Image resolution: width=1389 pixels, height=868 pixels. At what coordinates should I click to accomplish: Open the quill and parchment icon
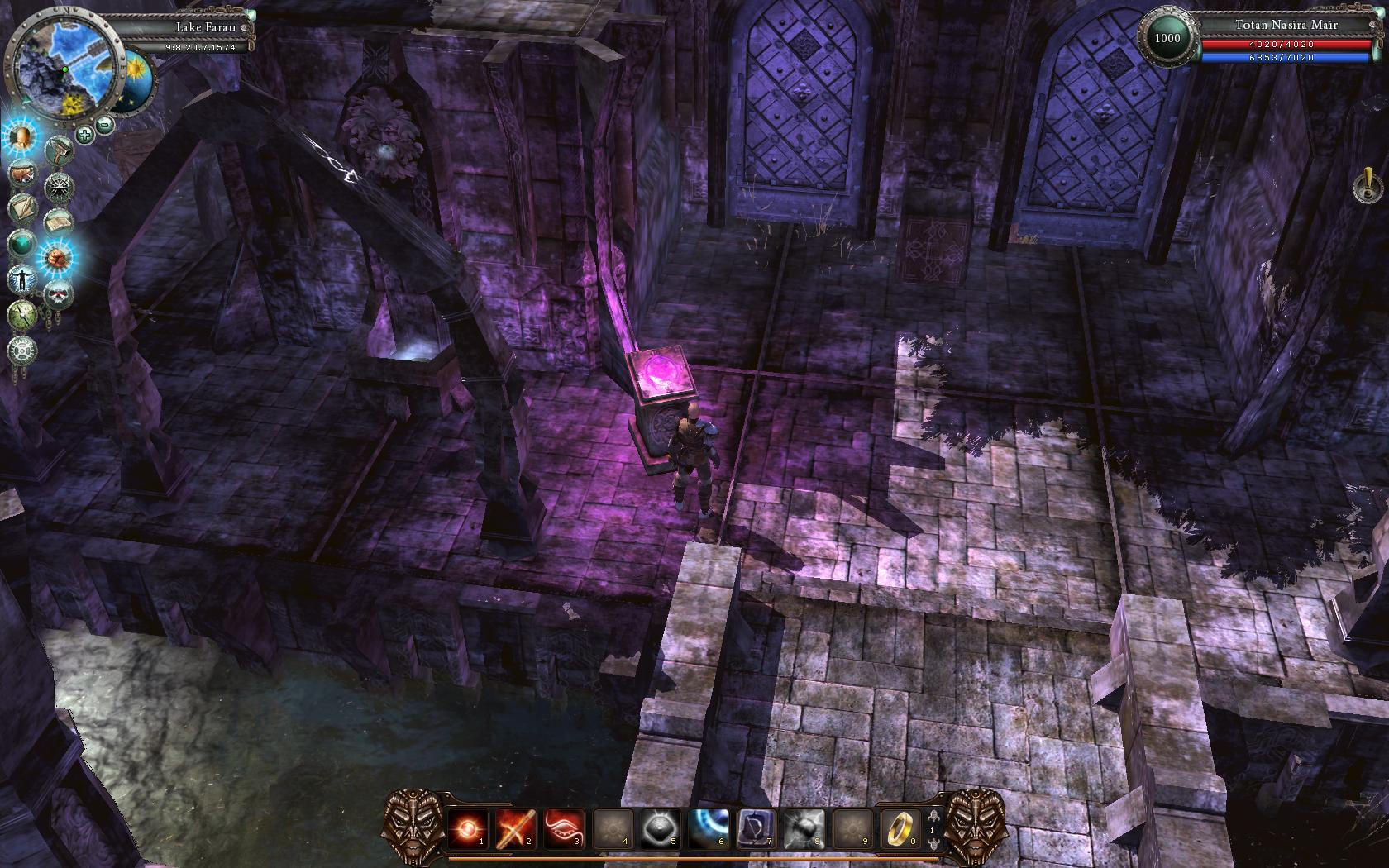point(22,208)
